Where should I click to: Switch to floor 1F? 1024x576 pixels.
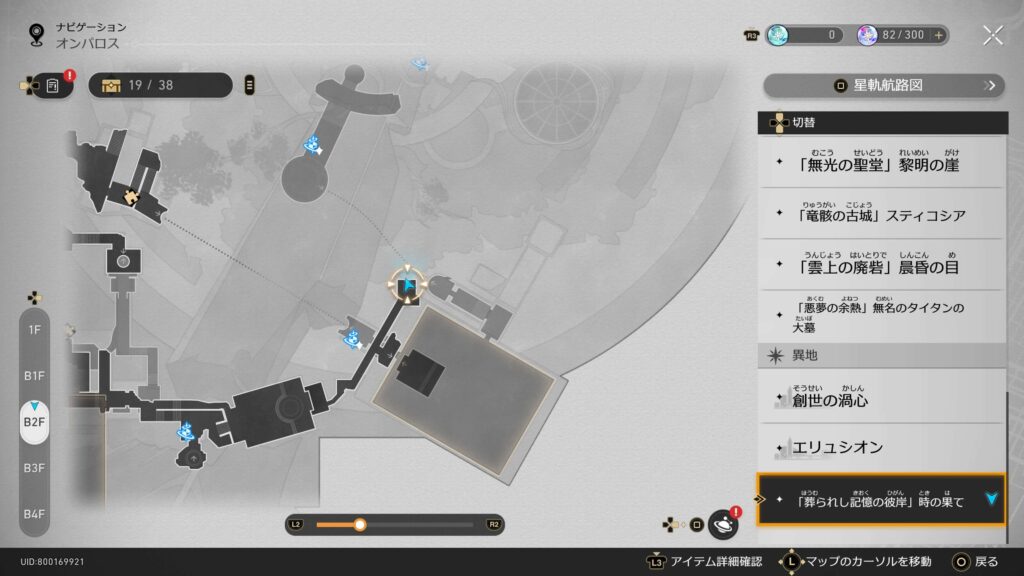pos(35,329)
